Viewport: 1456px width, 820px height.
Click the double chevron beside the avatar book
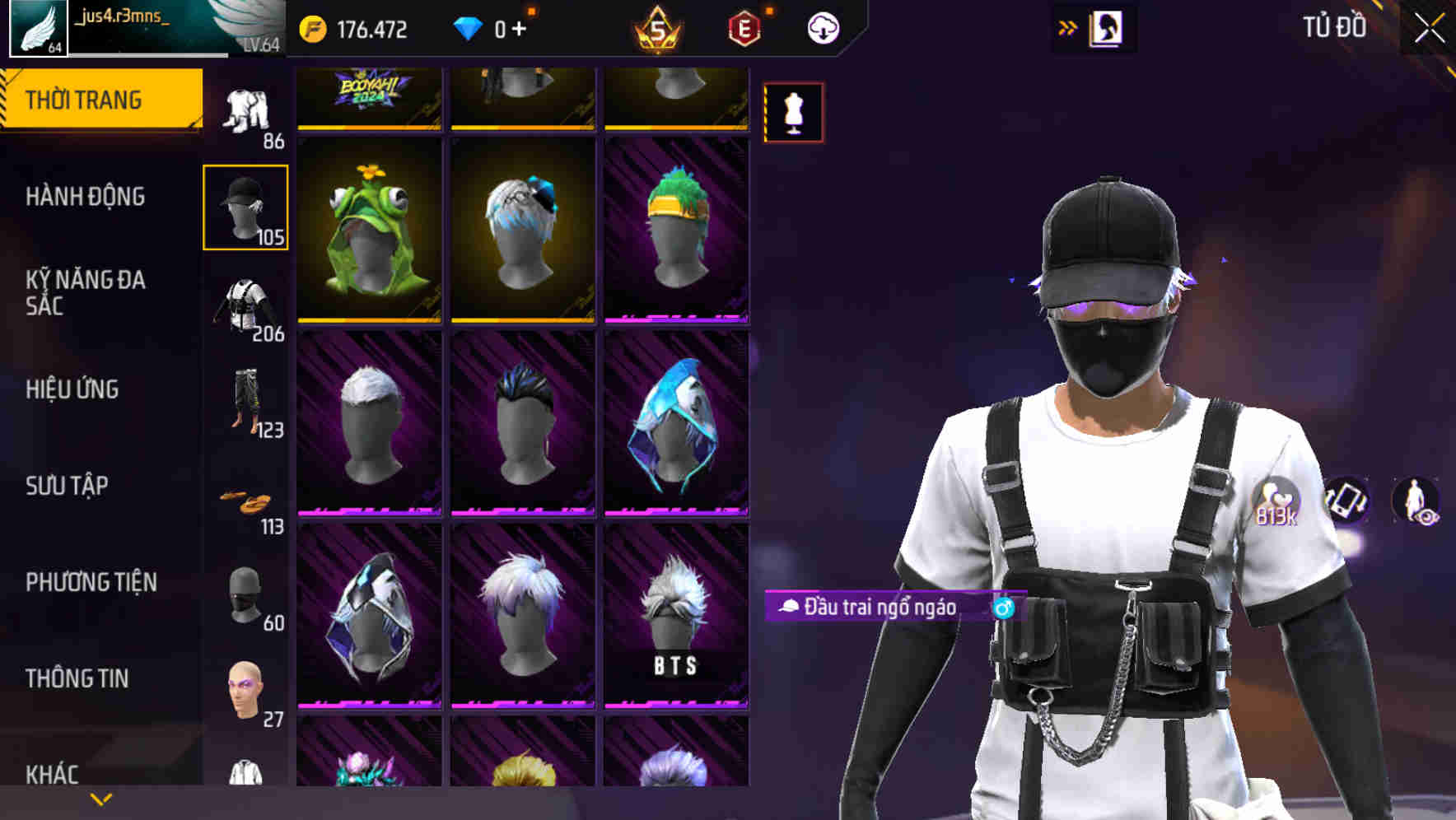pos(1067,27)
